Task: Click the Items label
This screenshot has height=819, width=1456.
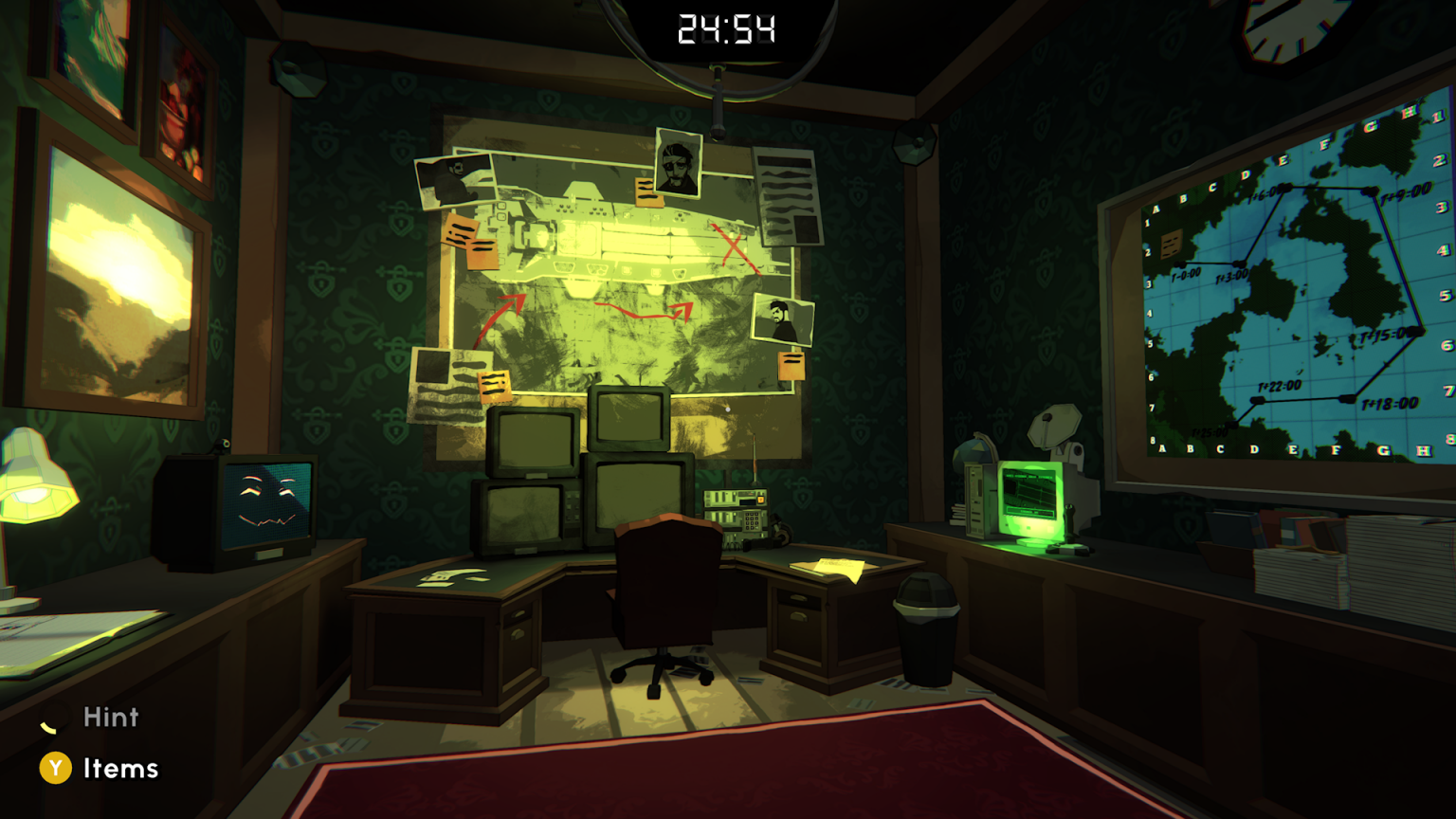Action: (x=121, y=769)
